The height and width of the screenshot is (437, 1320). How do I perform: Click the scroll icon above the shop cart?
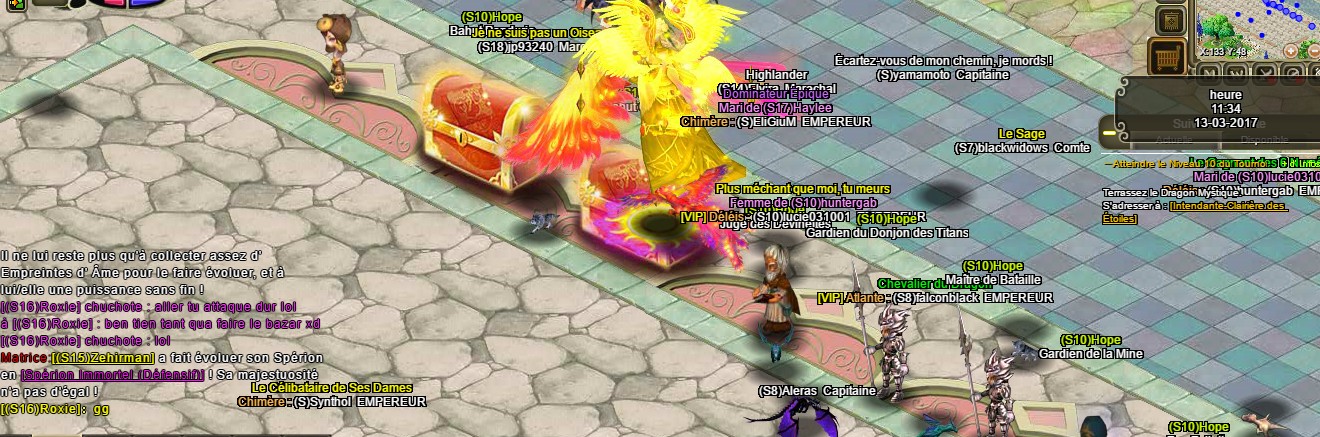coord(1171,20)
